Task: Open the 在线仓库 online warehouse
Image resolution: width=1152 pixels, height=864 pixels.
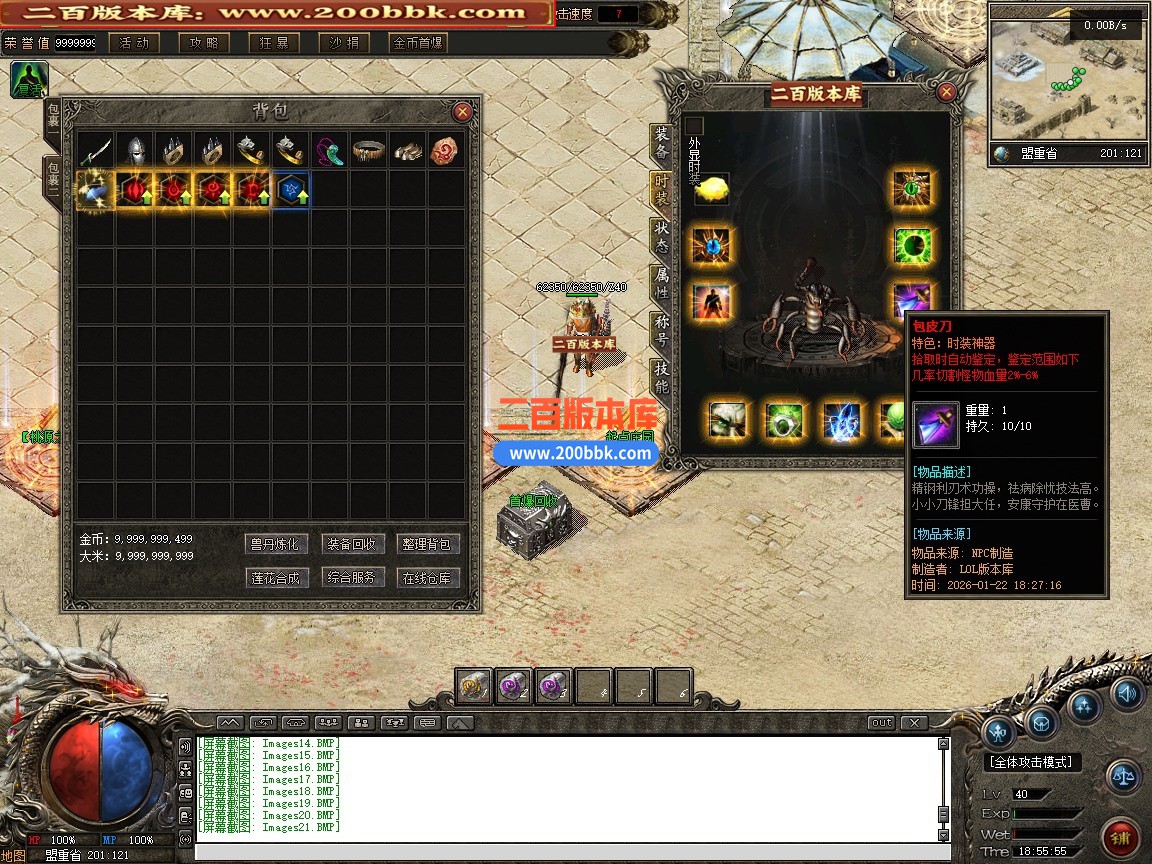Action: pos(427,578)
